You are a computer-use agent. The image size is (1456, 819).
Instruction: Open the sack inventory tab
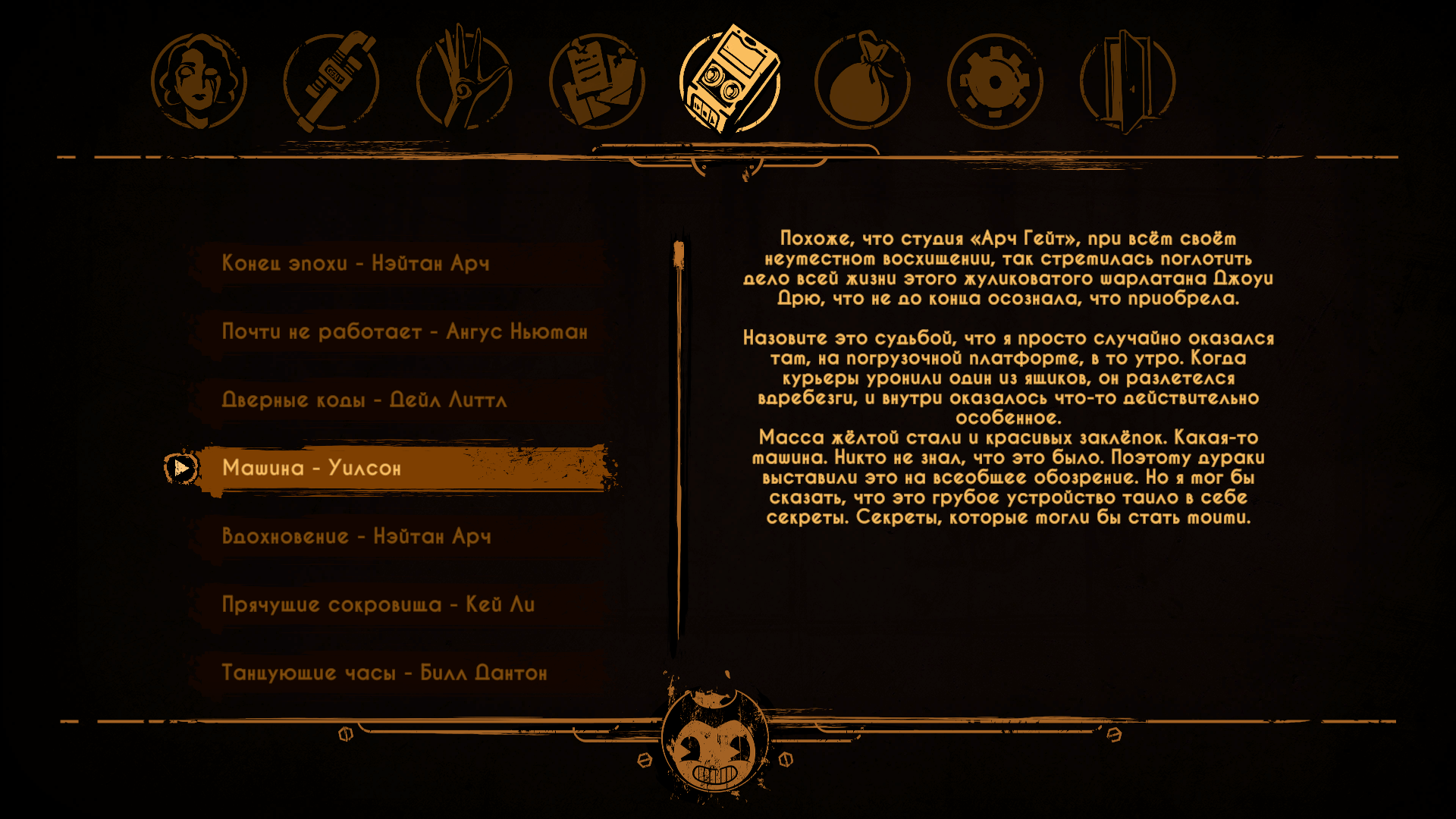862,81
